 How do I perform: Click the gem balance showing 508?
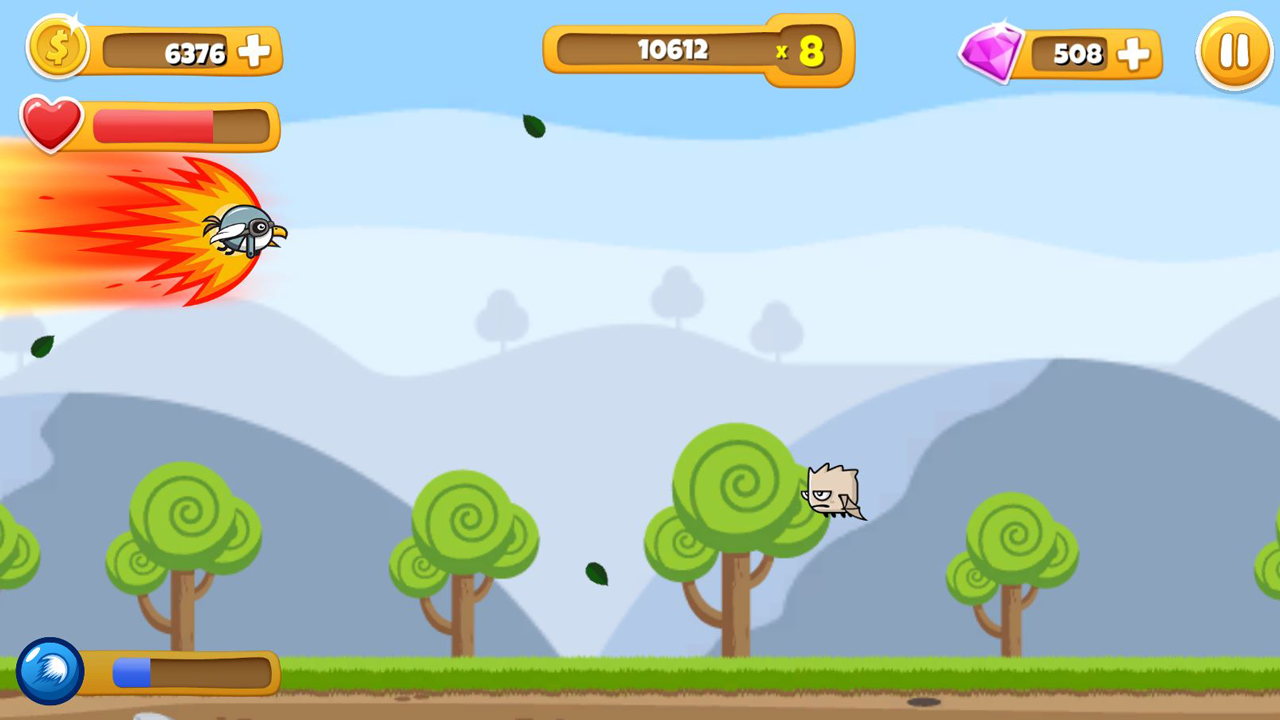[x=1077, y=54]
